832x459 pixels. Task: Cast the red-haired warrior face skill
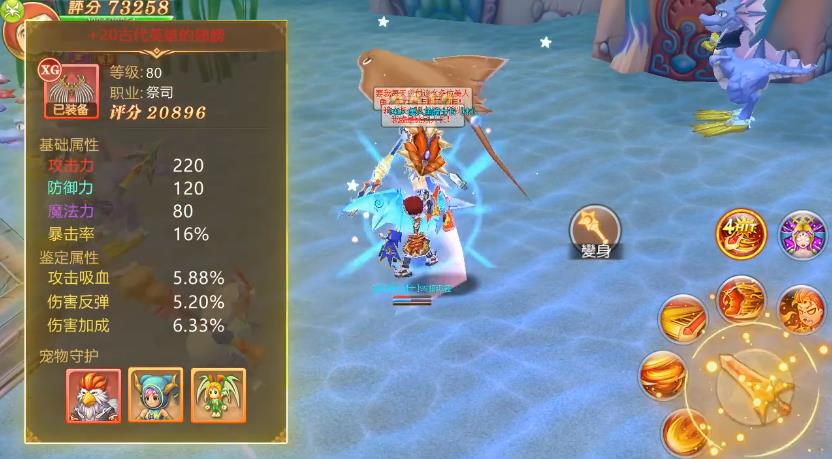click(802, 309)
